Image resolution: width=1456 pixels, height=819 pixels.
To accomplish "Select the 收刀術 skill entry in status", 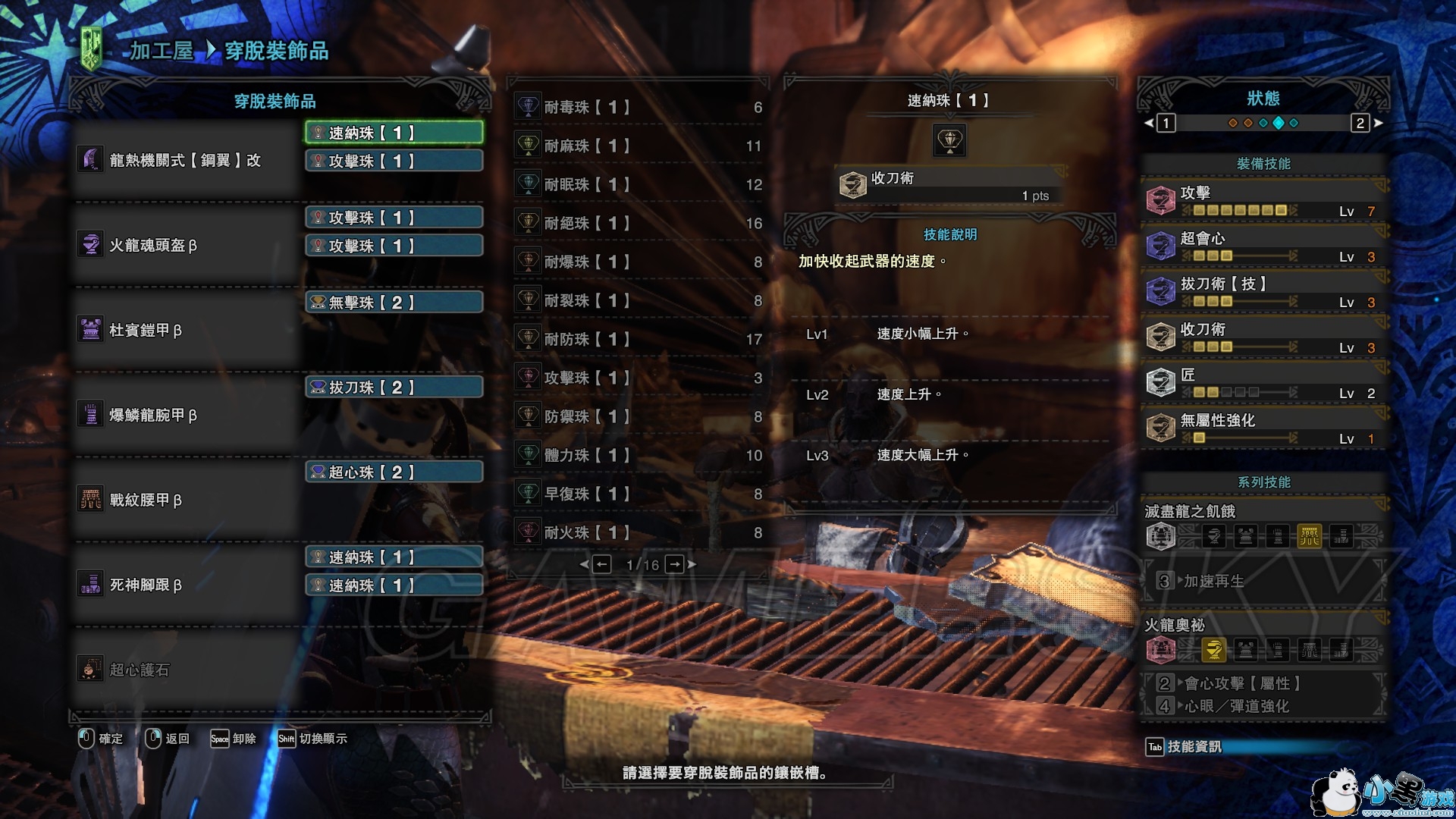I will (x=1263, y=337).
